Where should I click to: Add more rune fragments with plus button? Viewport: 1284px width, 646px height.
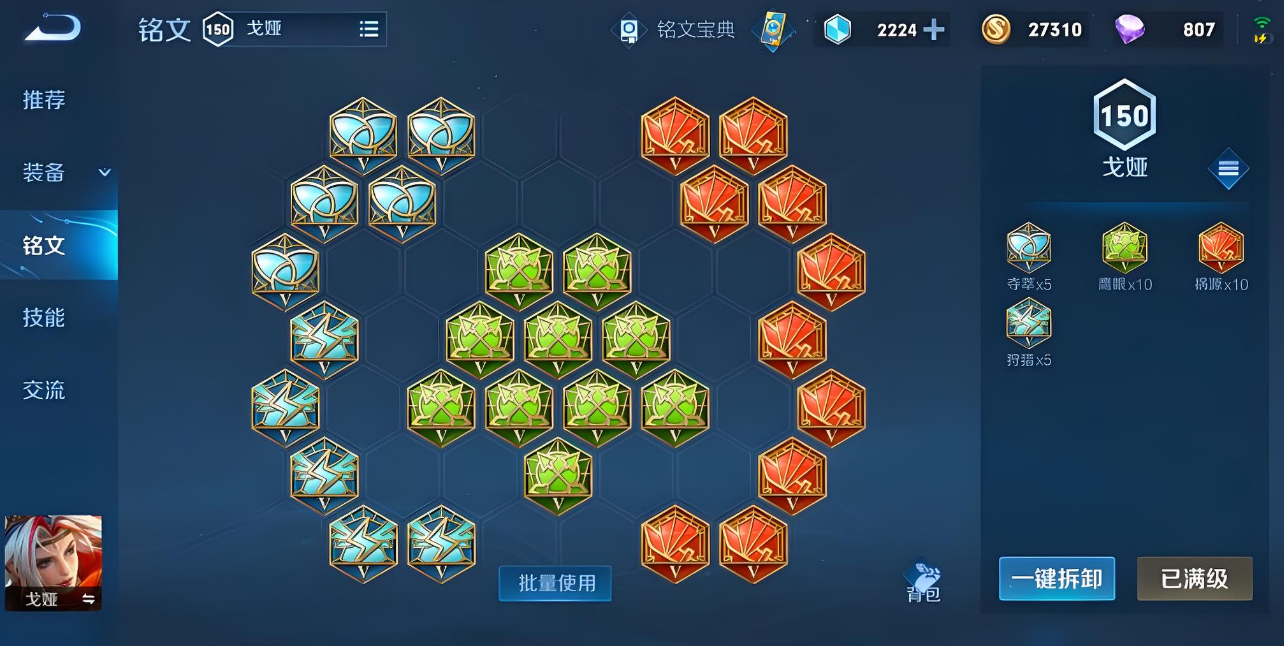(934, 30)
